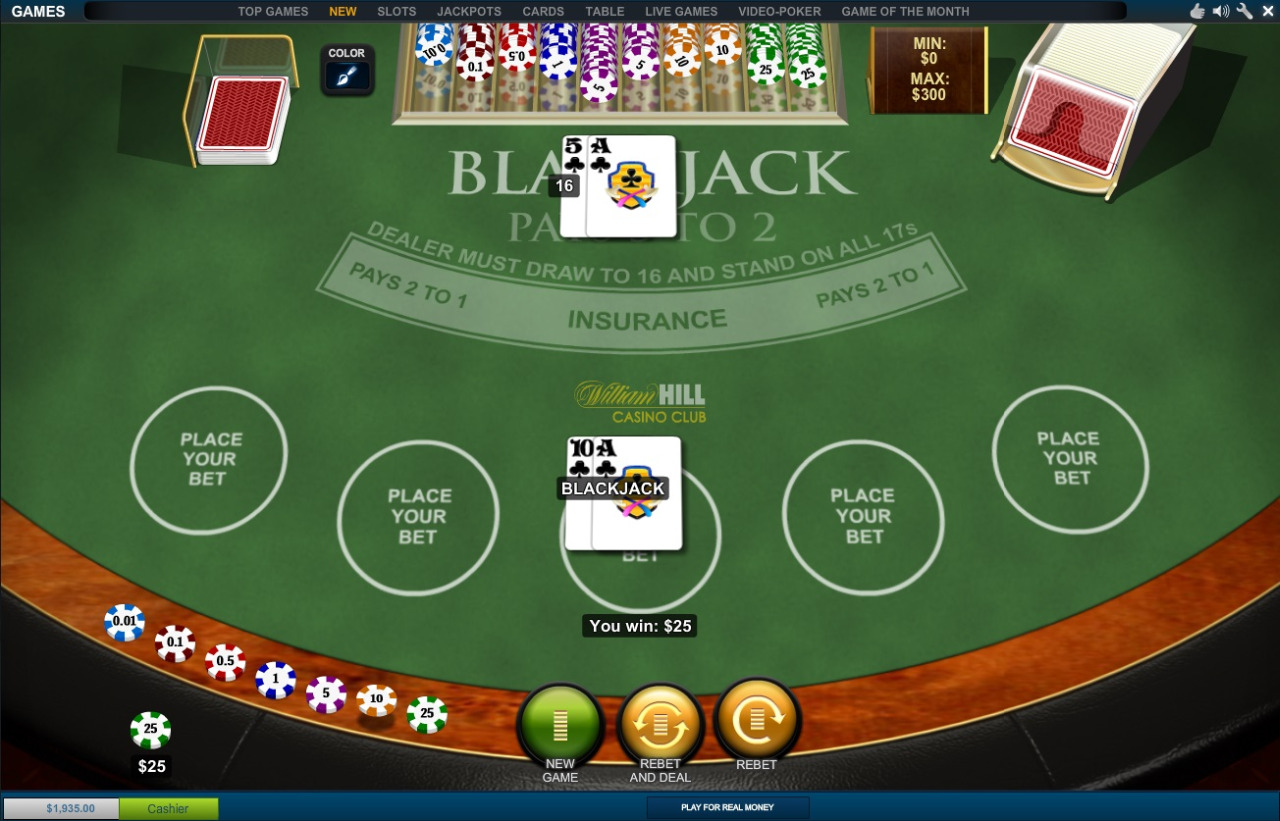Image resolution: width=1280 pixels, height=821 pixels.
Task: Open the Jackpots category
Action: pyautogui.click(x=469, y=12)
